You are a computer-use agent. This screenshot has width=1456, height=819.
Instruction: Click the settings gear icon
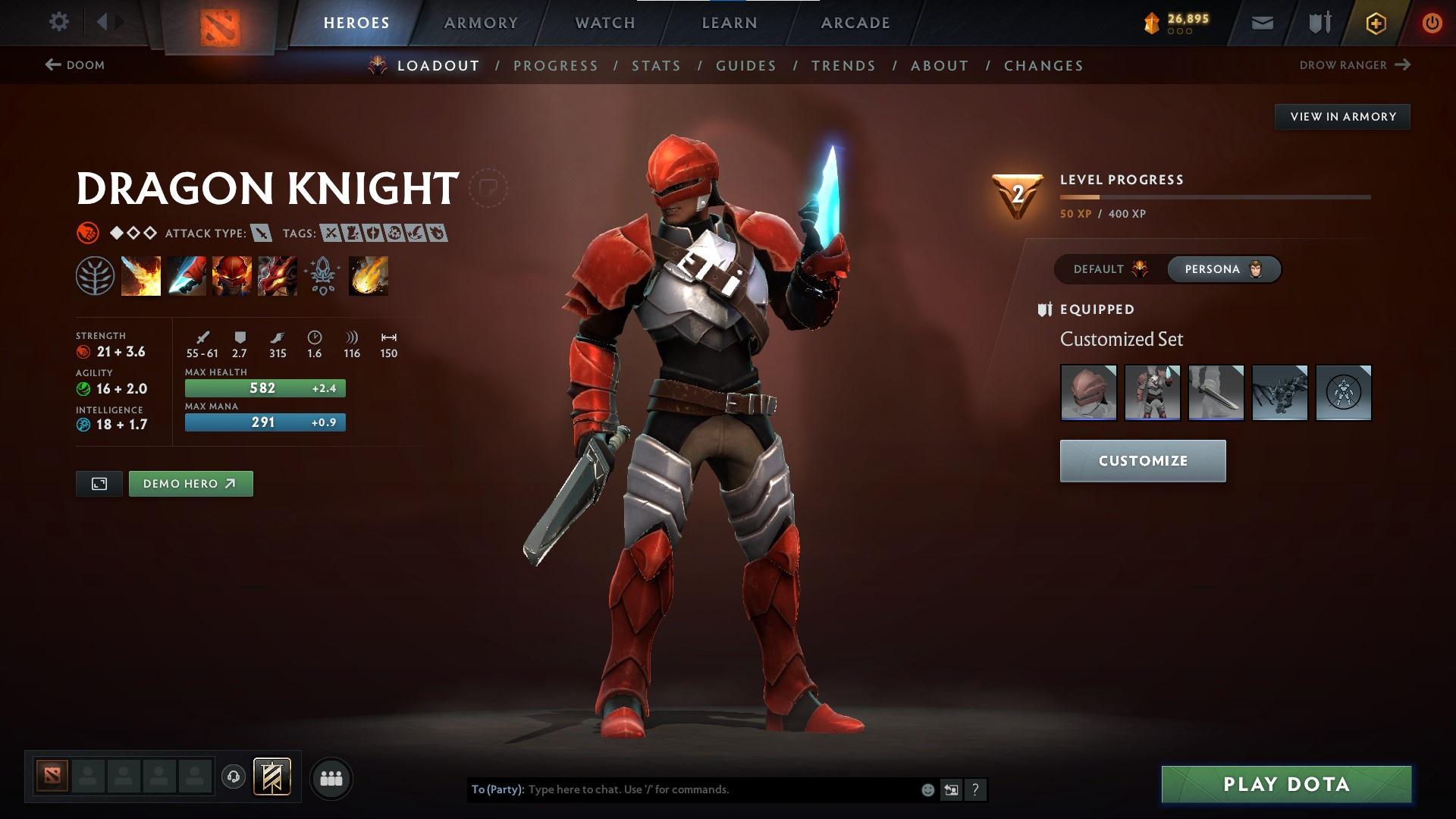[59, 22]
